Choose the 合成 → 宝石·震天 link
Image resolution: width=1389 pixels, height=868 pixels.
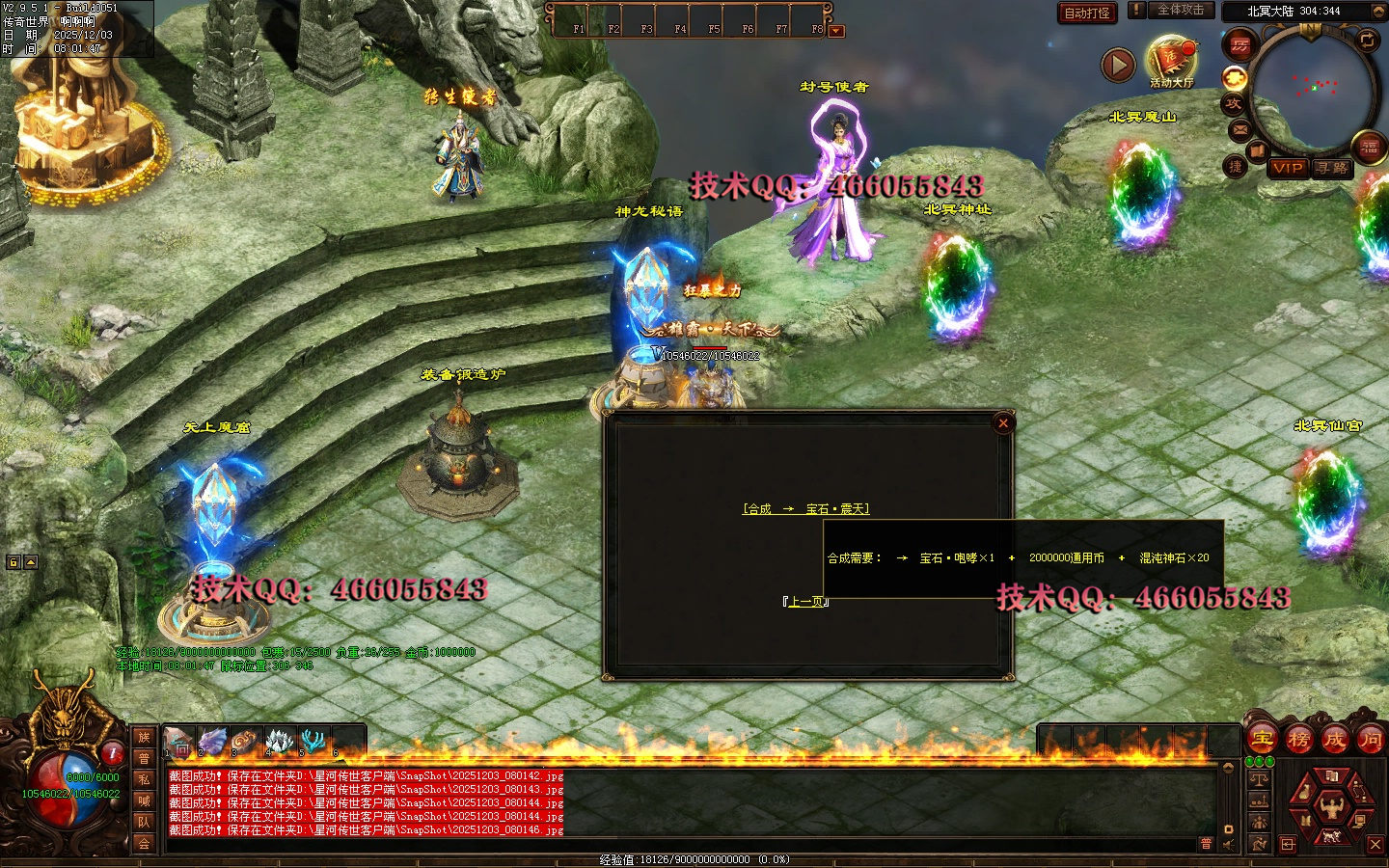806,509
